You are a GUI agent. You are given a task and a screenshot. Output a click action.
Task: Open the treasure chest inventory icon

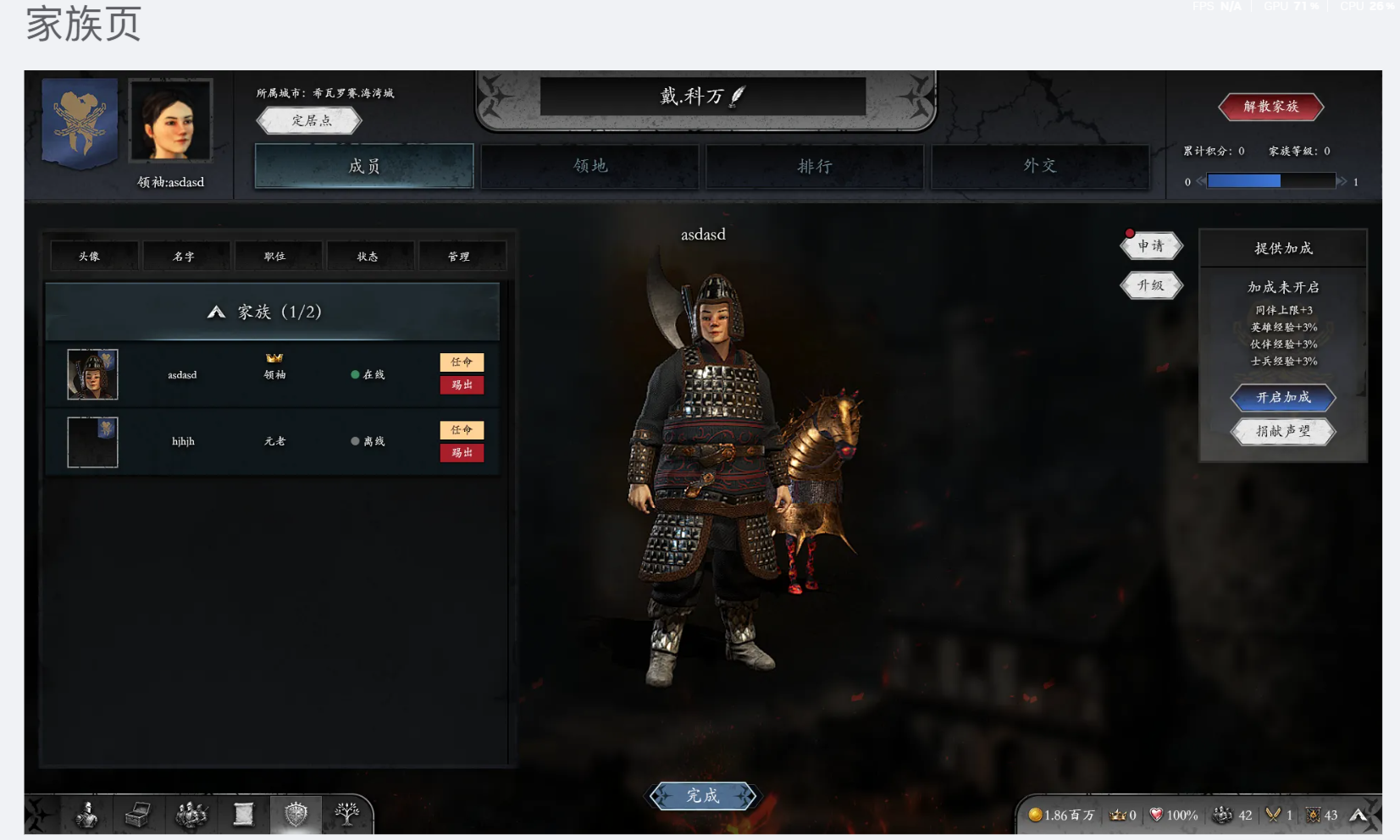click(x=137, y=815)
